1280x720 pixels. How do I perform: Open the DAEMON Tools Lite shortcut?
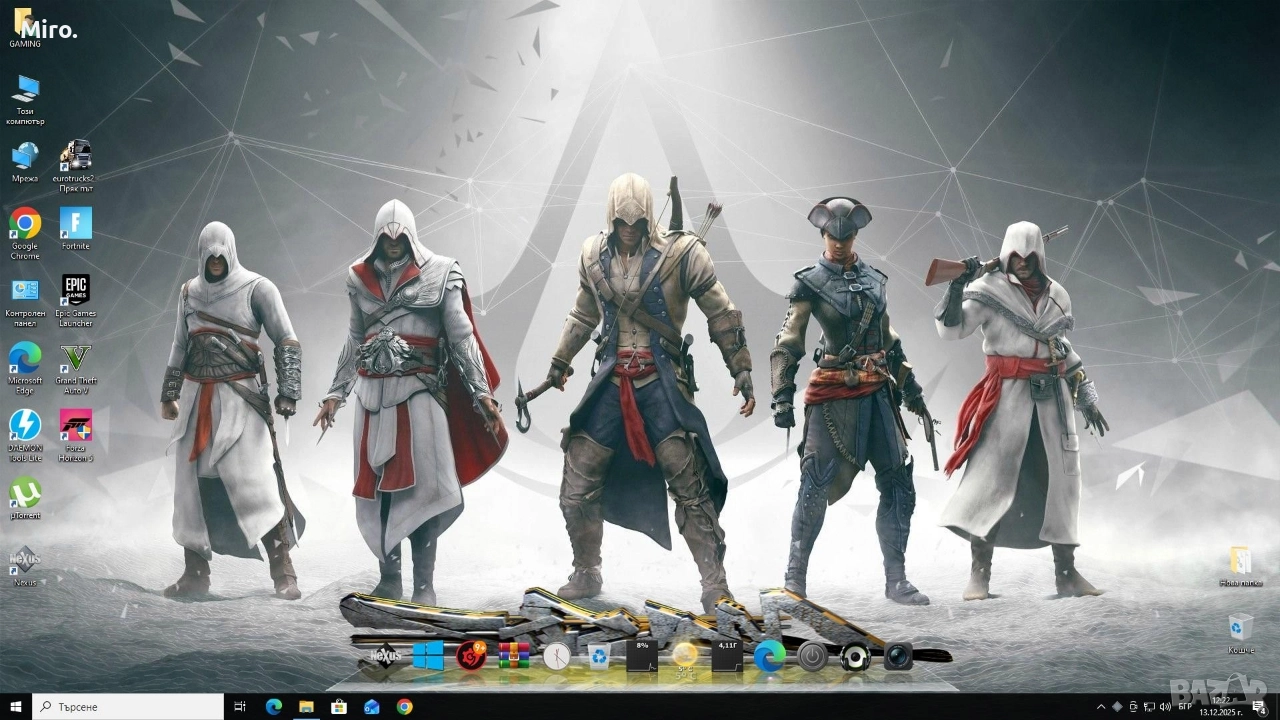25,425
